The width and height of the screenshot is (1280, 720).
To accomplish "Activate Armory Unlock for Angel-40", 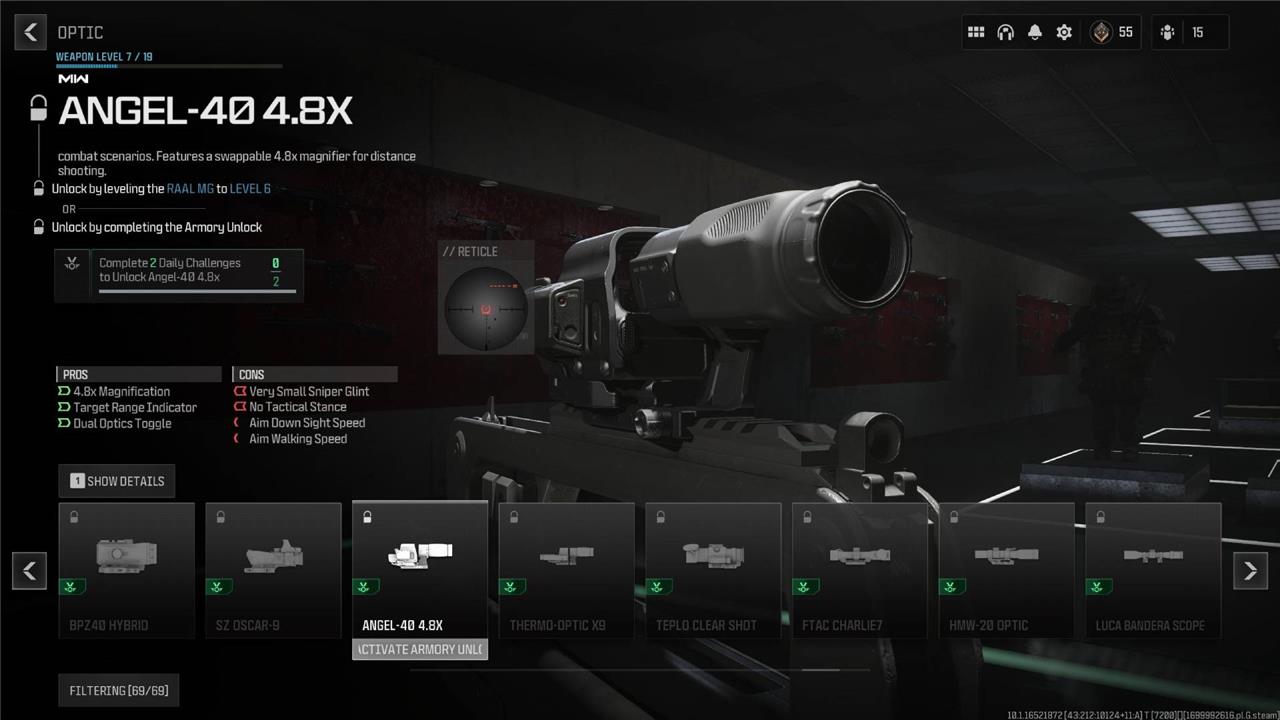I will click(x=420, y=650).
